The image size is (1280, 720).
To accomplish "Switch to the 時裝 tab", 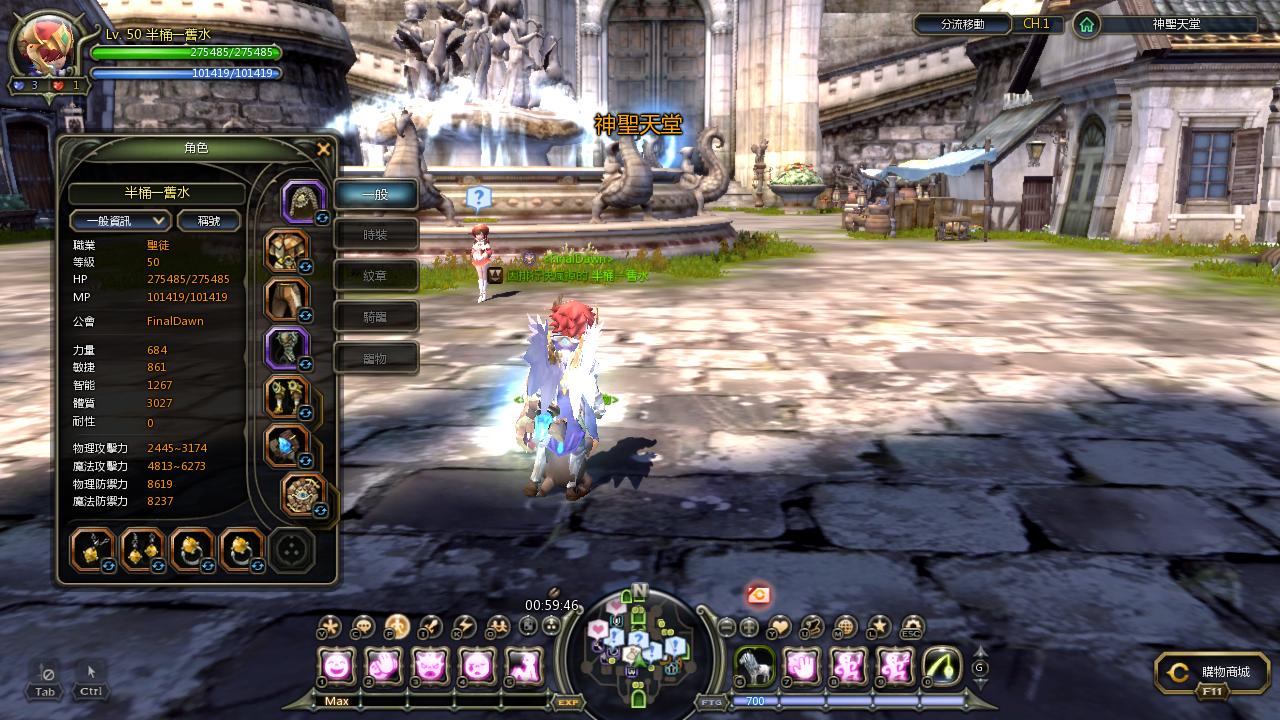I will (x=375, y=234).
